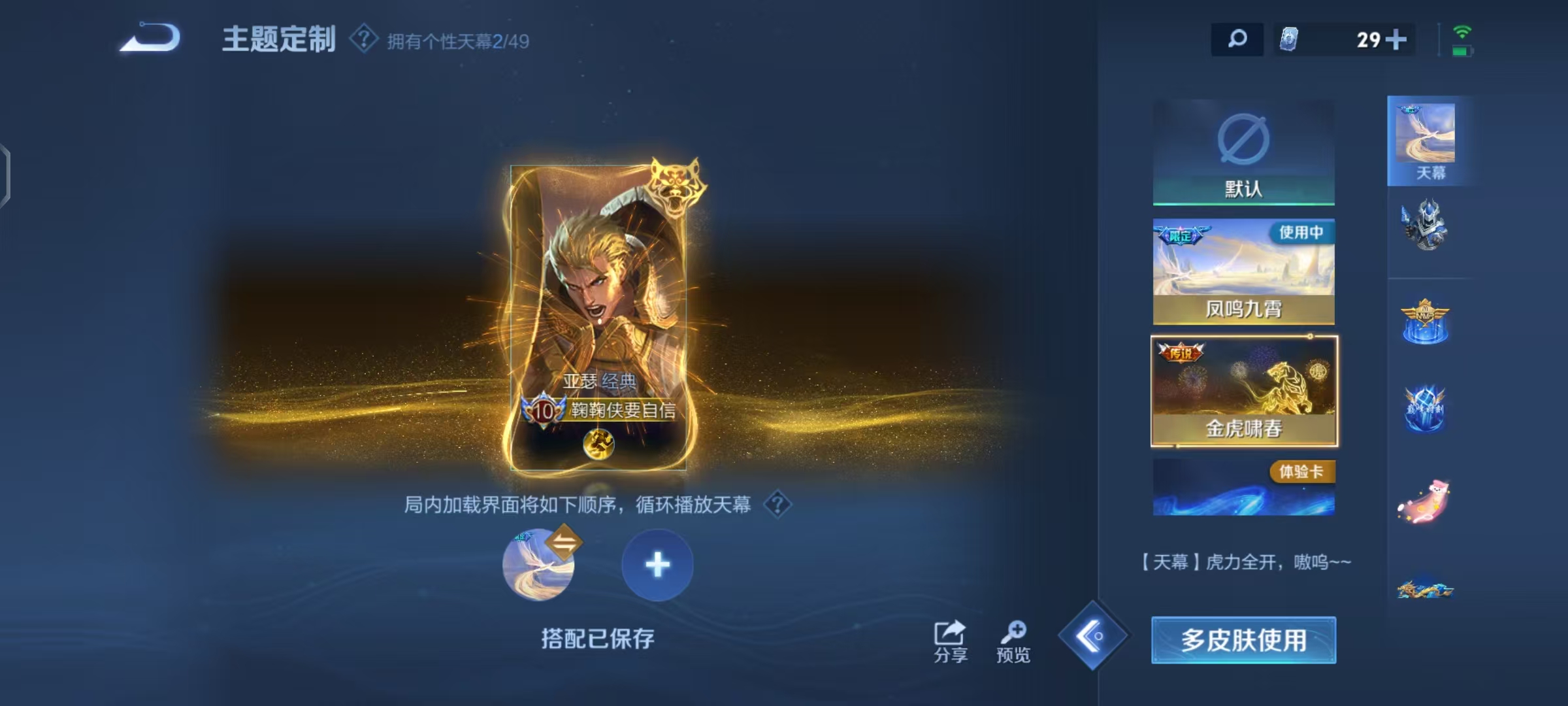Click the plus to add more card tokens
1568x706 pixels.
(1397, 41)
